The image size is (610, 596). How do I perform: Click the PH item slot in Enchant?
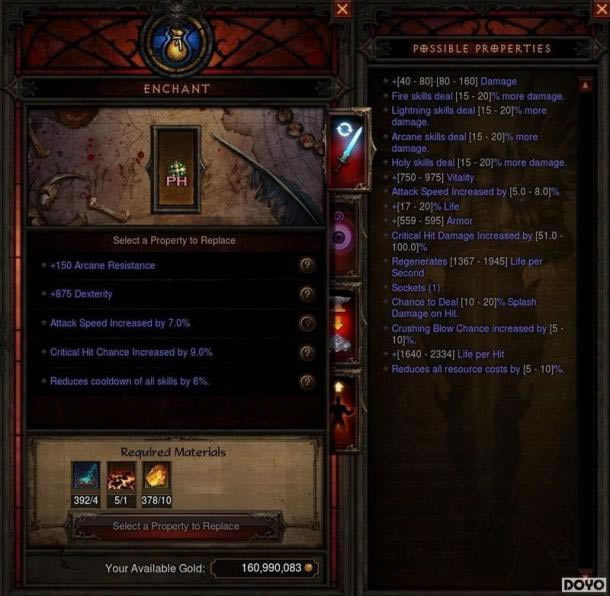point(176,169)
